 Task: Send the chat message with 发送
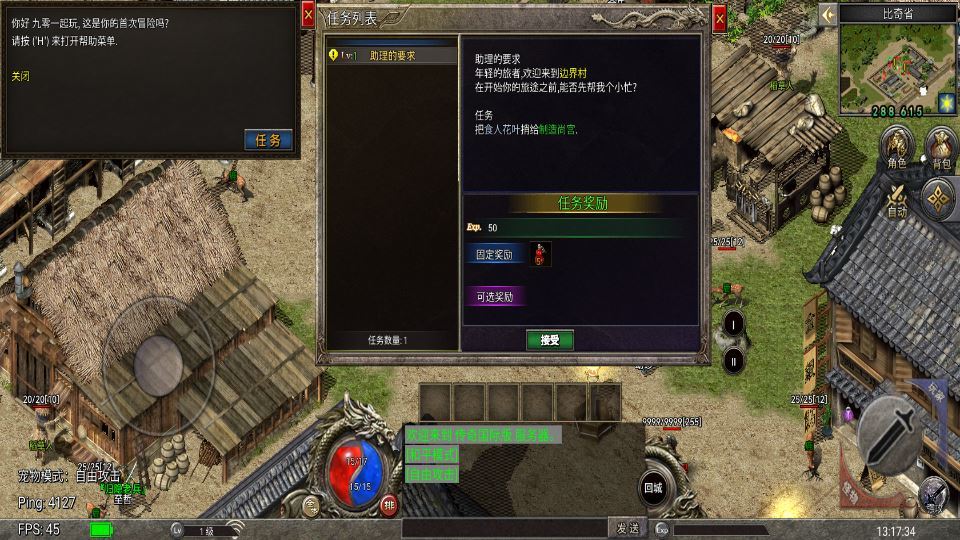(627, 528)
